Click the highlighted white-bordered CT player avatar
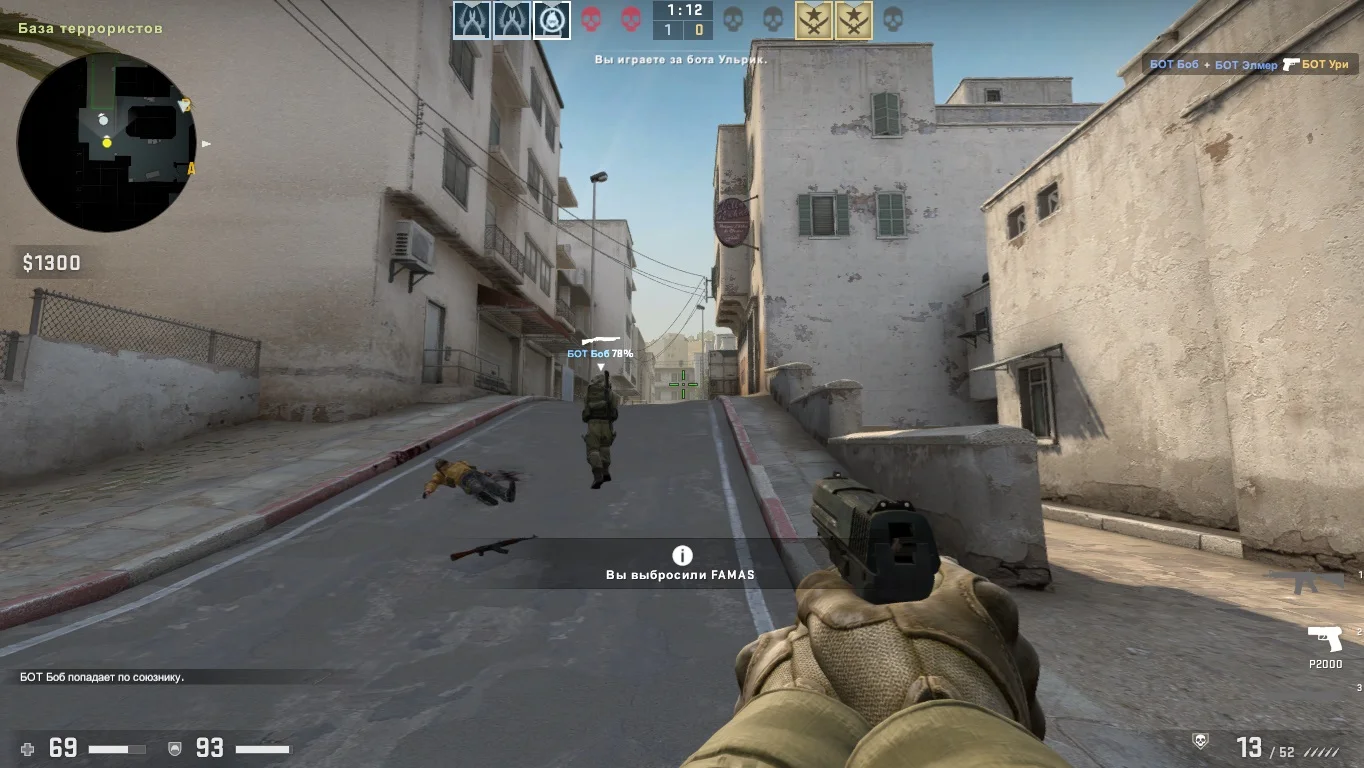 point(551,20)
